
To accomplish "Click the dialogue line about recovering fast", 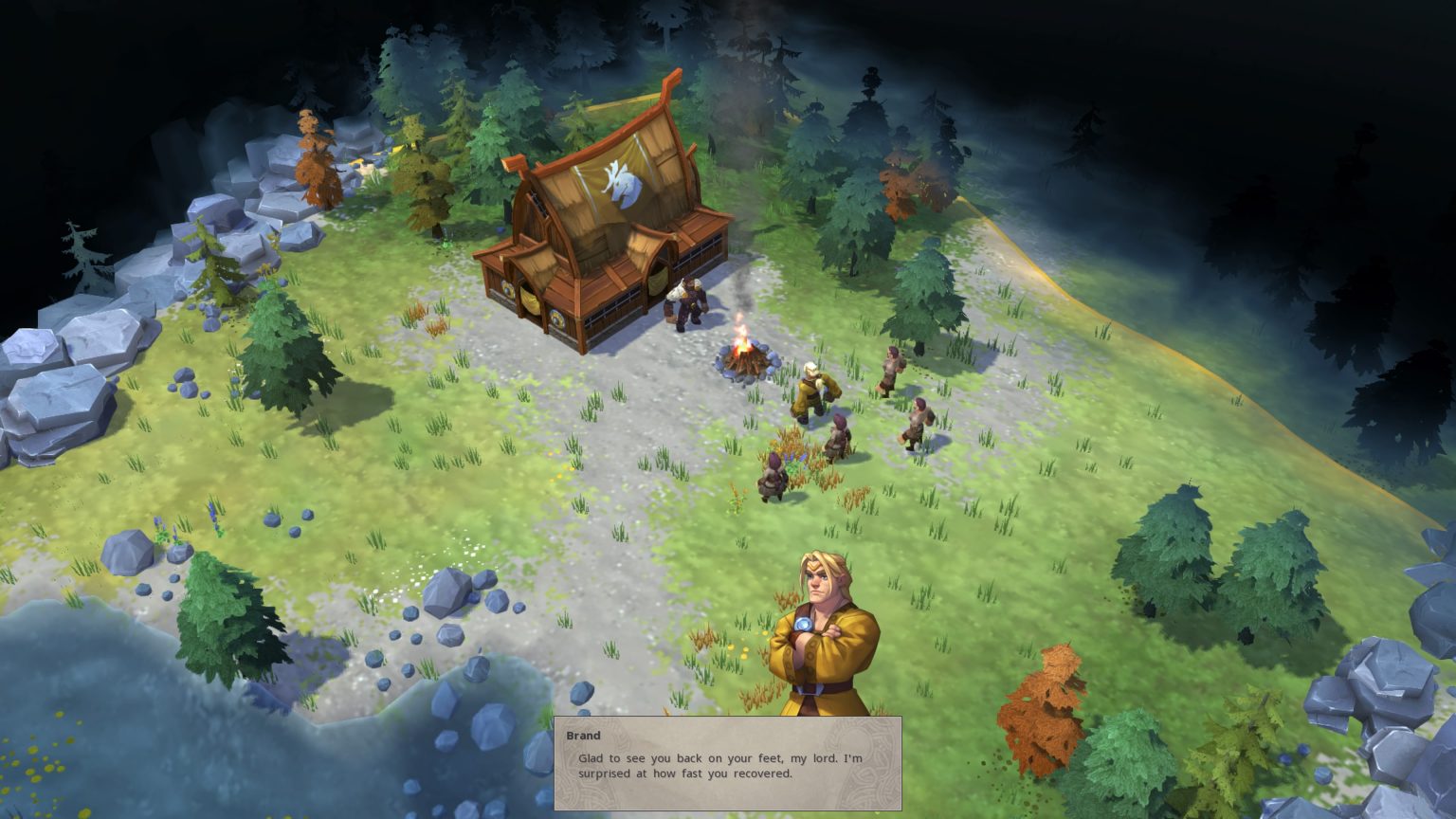I will pyautogui.click(x=682, y=773).
